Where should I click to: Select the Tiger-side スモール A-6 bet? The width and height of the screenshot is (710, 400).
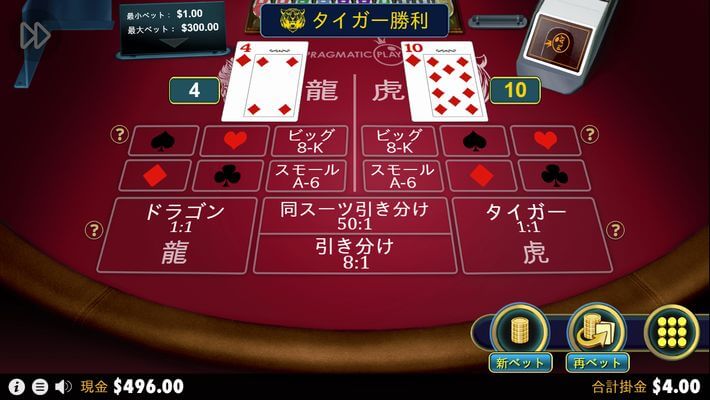click(x=400, y=175)
